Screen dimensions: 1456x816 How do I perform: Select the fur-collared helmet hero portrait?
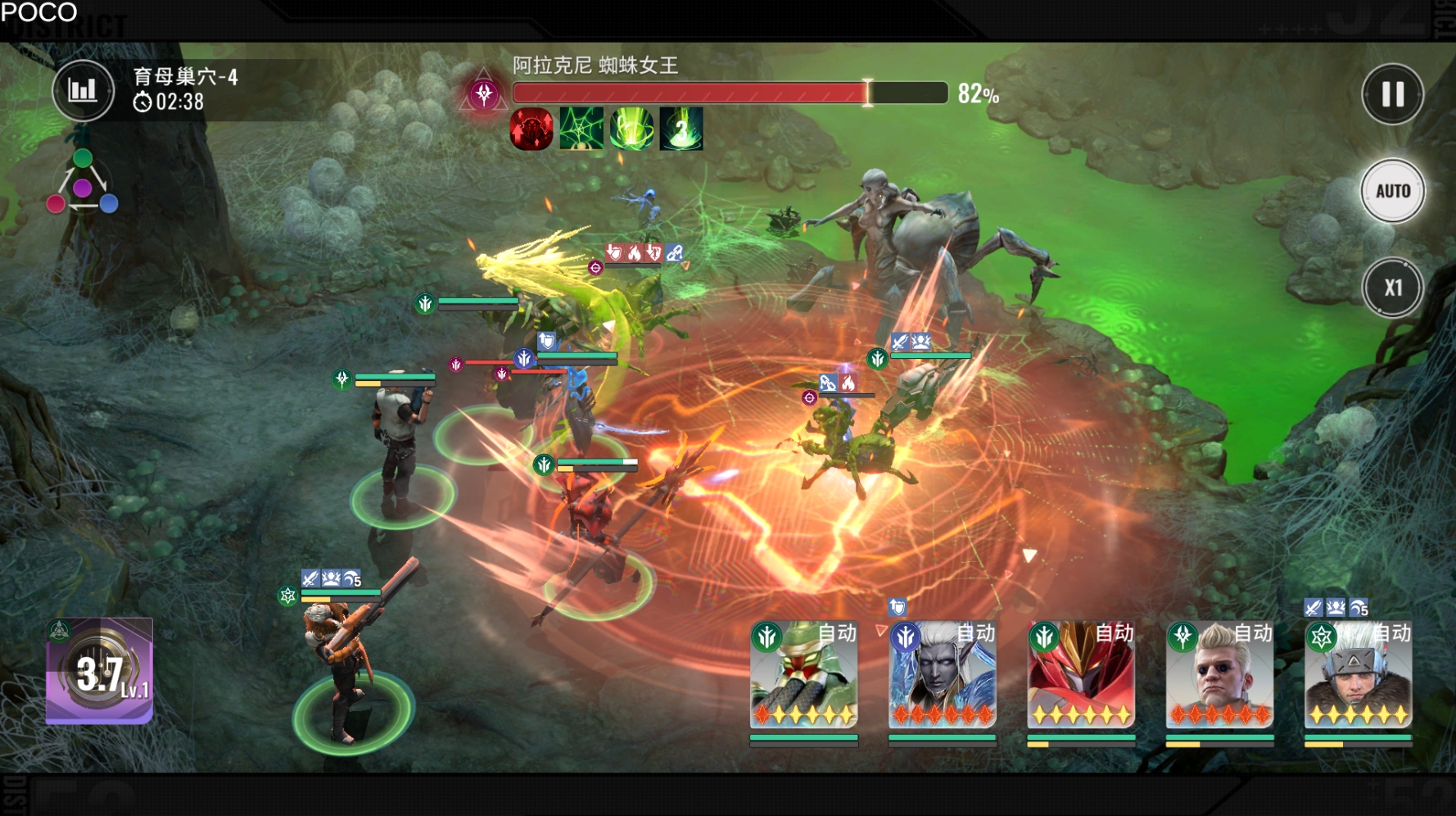coord(1358,675)
